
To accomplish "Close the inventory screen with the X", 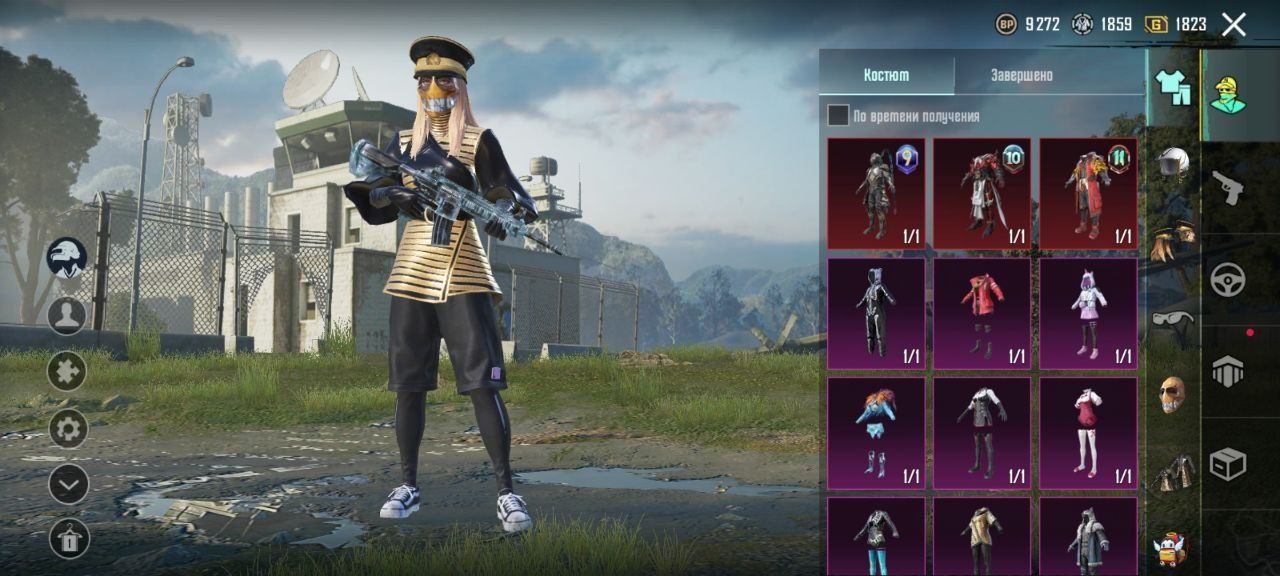I will (1234, 24).
